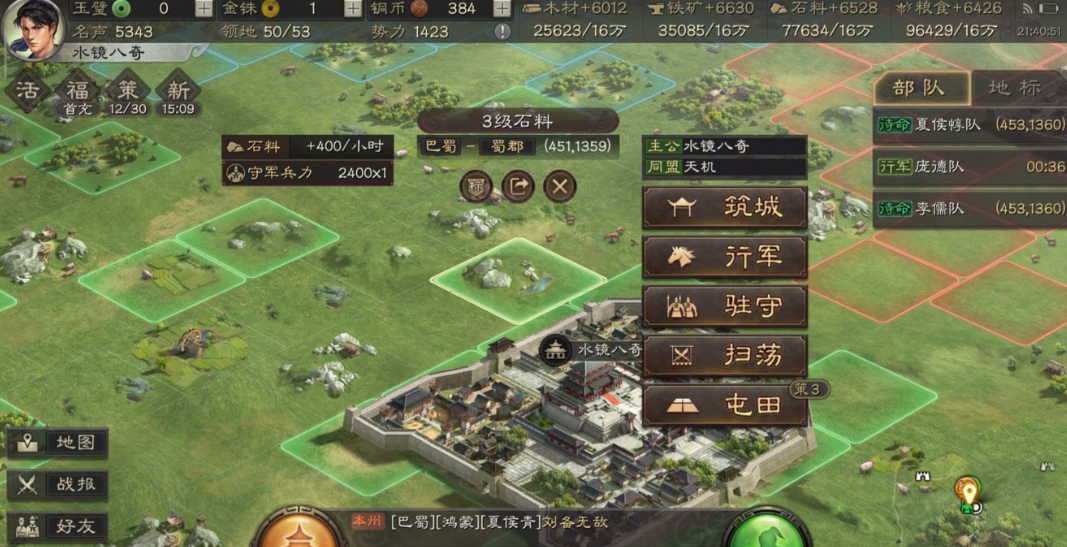Viewport: 1067px width, 547px height.
Task: Open 战报 battle reports
Action: pyautogui.click(x=58, y=484)
